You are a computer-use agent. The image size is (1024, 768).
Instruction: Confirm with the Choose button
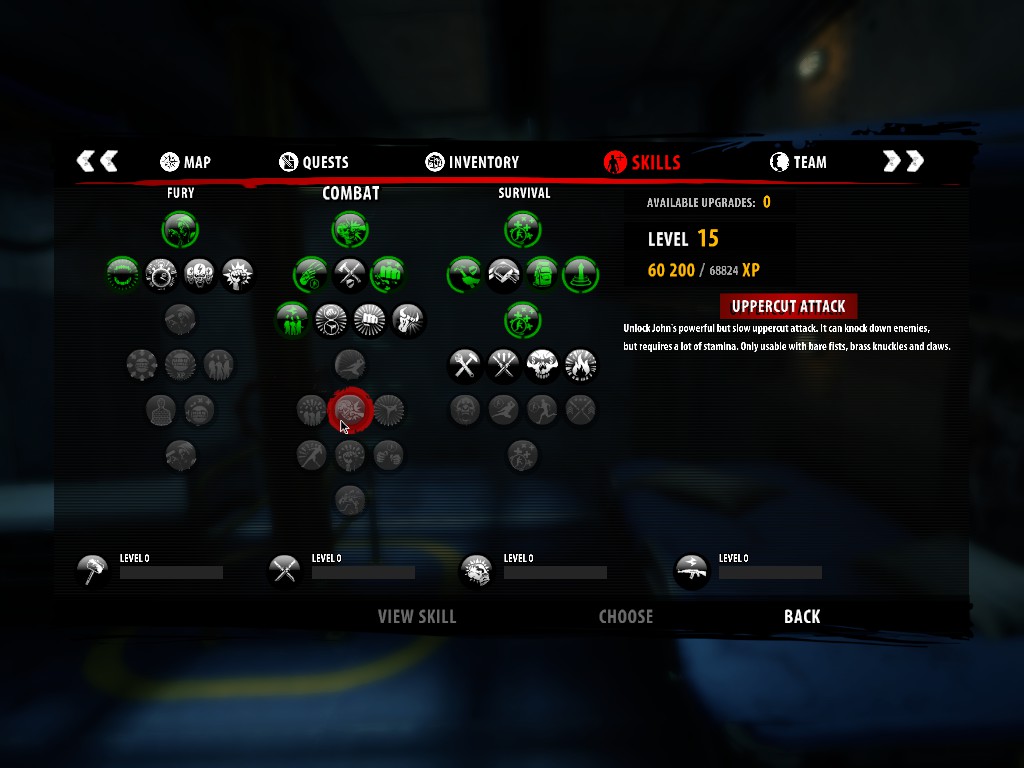click(626, 617)
